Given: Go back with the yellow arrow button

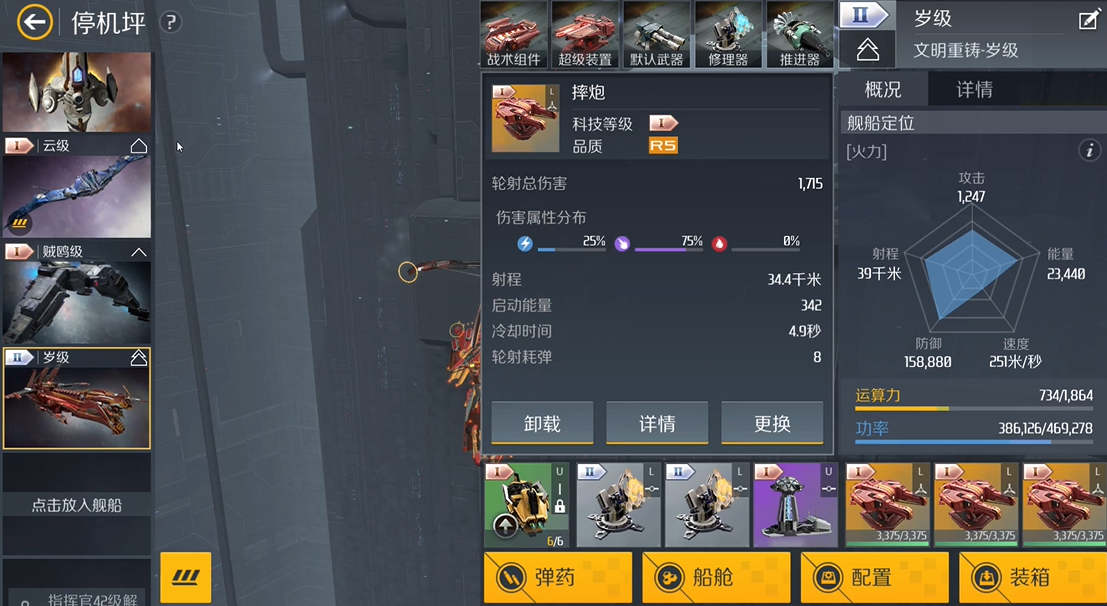Looking at the screenshot, I should point(35,22).
